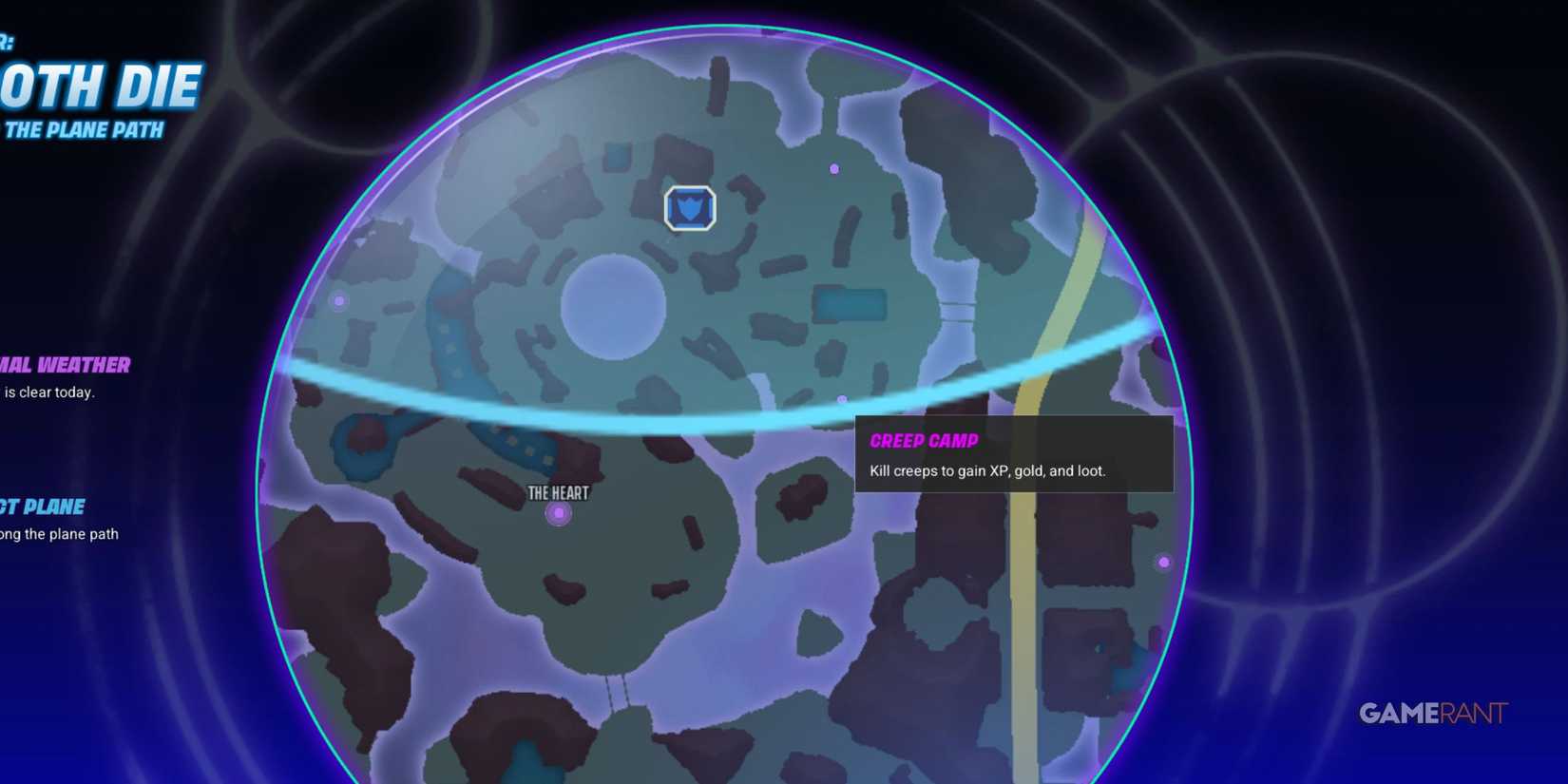Screen dimensions: 1568x784
Task: Select the creep camp dot below the cyan arc
Action: [840, 399]
